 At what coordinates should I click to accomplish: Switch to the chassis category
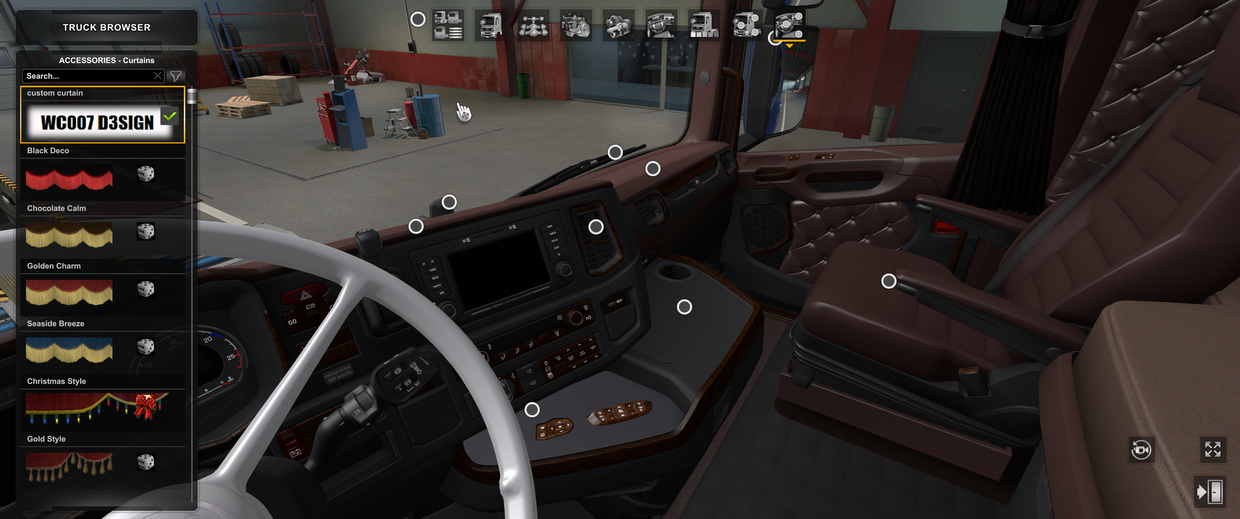click(x=533, y=25)
